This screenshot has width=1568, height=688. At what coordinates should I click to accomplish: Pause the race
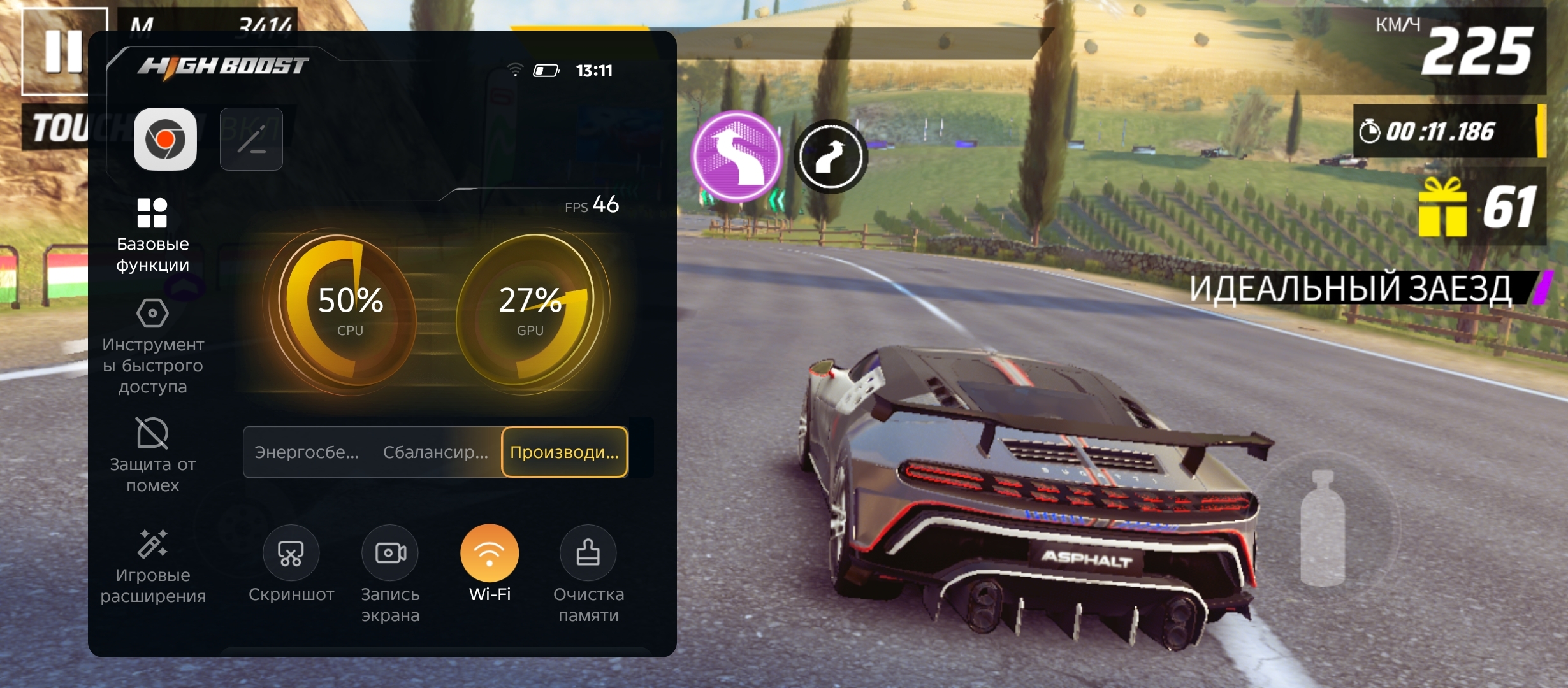click(63, 51)
